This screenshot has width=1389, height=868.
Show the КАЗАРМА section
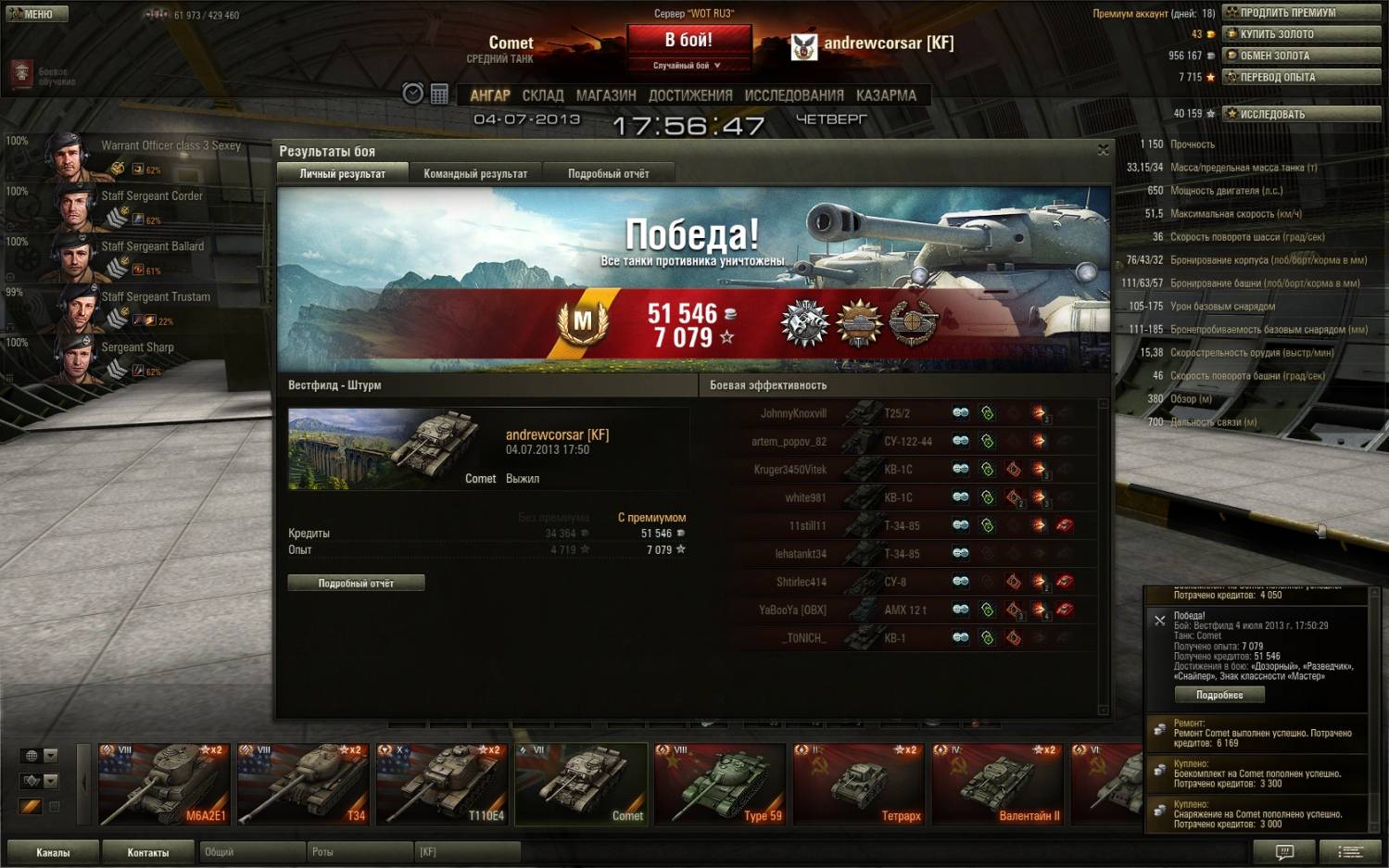(x=886, y=95)
